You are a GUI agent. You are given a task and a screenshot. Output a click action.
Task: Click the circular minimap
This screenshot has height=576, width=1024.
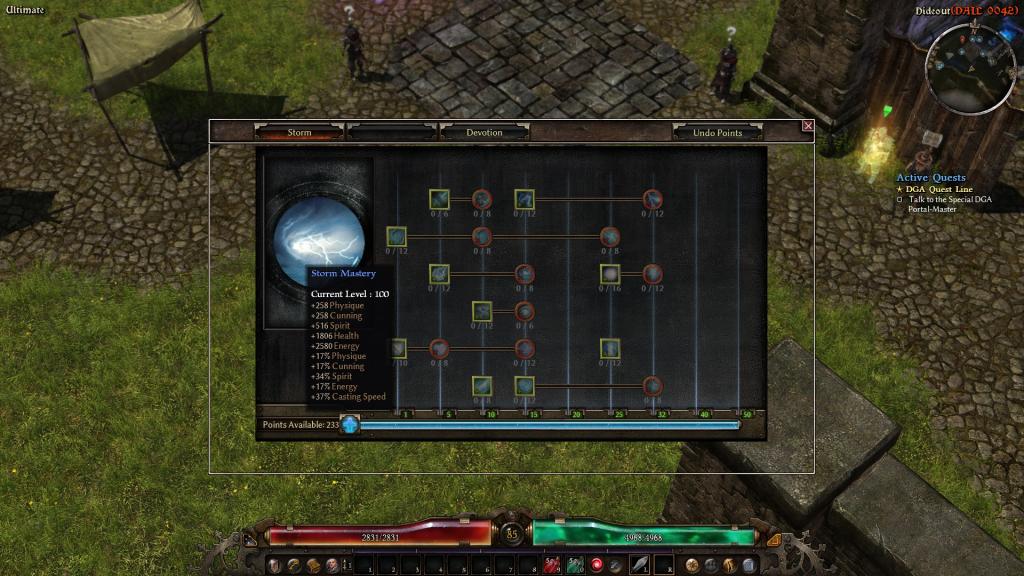tap(970, 68)
